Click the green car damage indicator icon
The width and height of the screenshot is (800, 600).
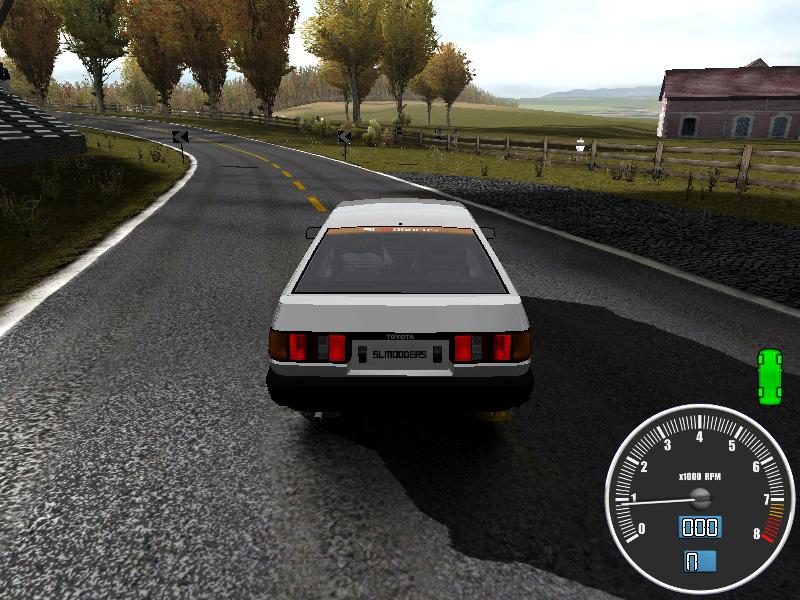[769, 376]
